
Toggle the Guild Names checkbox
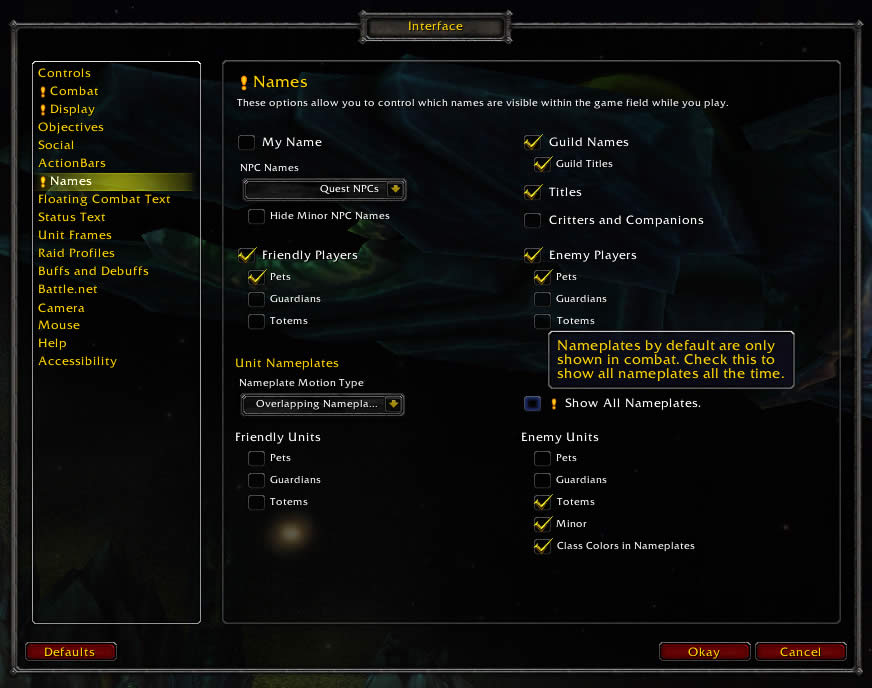533,142
